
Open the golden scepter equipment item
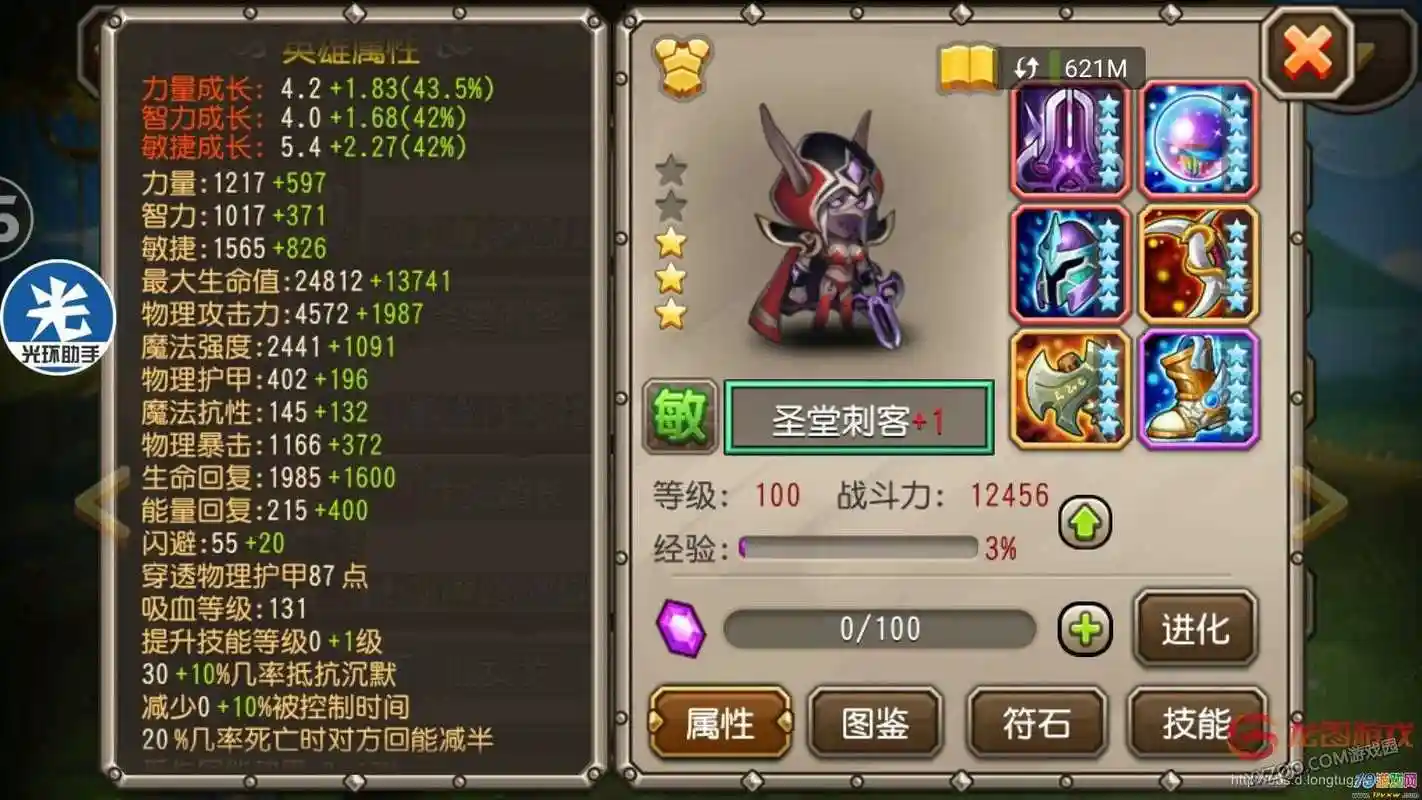pyautogui.click(x=1198, y=262)
